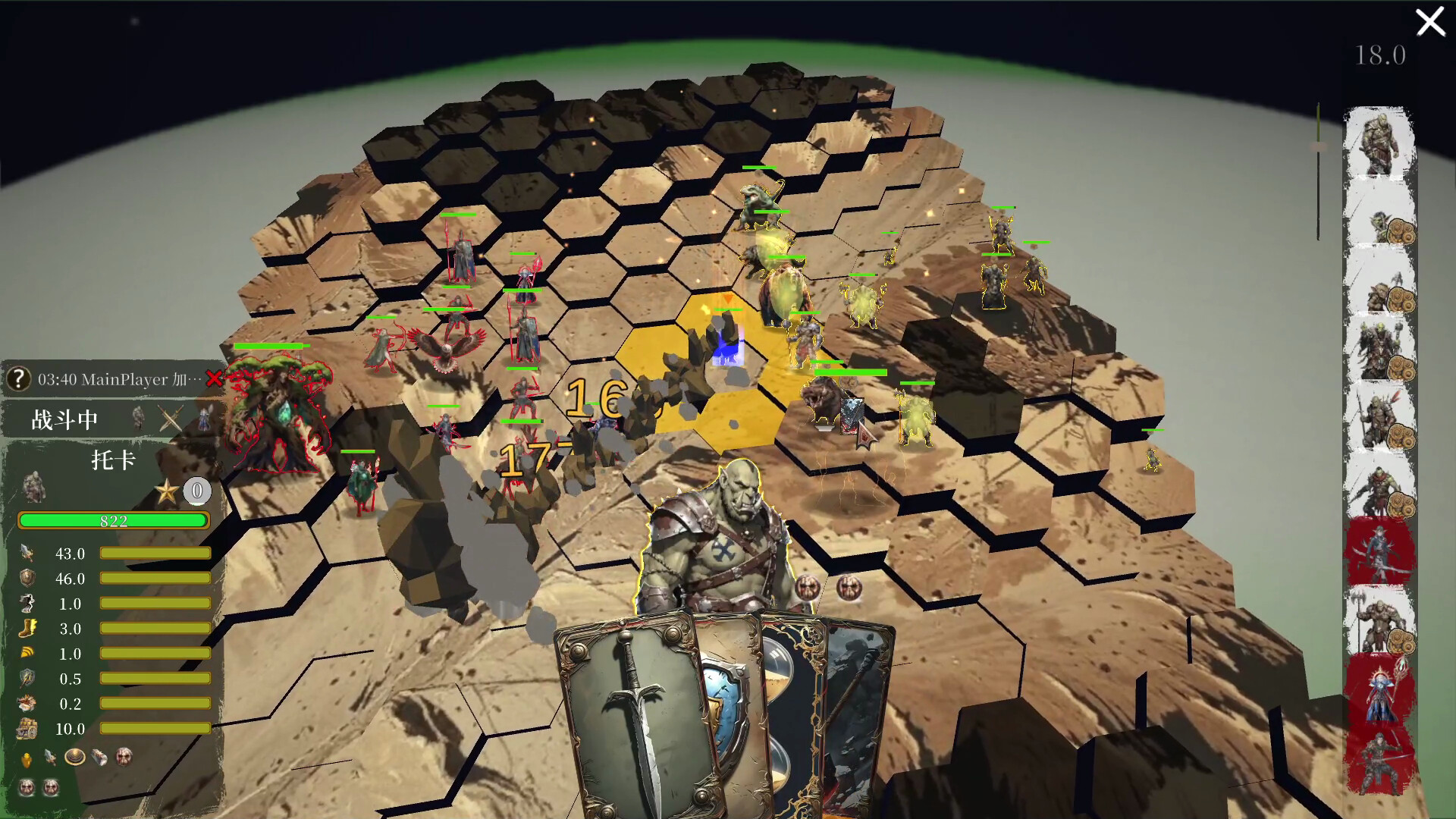Click the shield defense stat icon
The image size is (1456, 819).
click(x=27, y=579)
